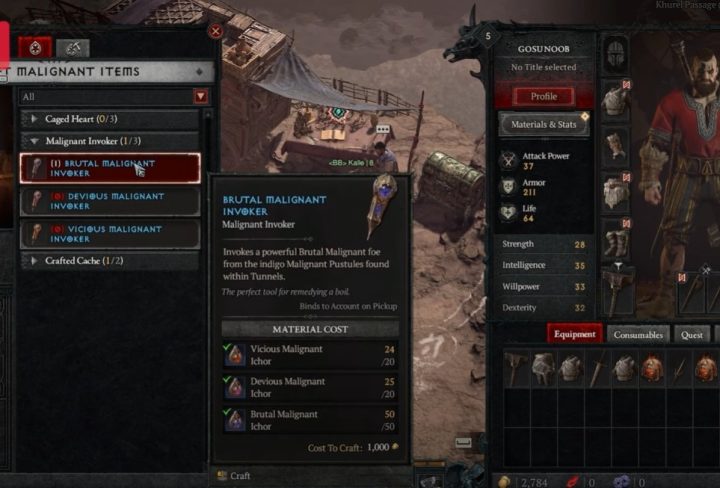Close the Malignant Items crafting panel
This screenshot has height=488, width=720.
coord(215,31)
